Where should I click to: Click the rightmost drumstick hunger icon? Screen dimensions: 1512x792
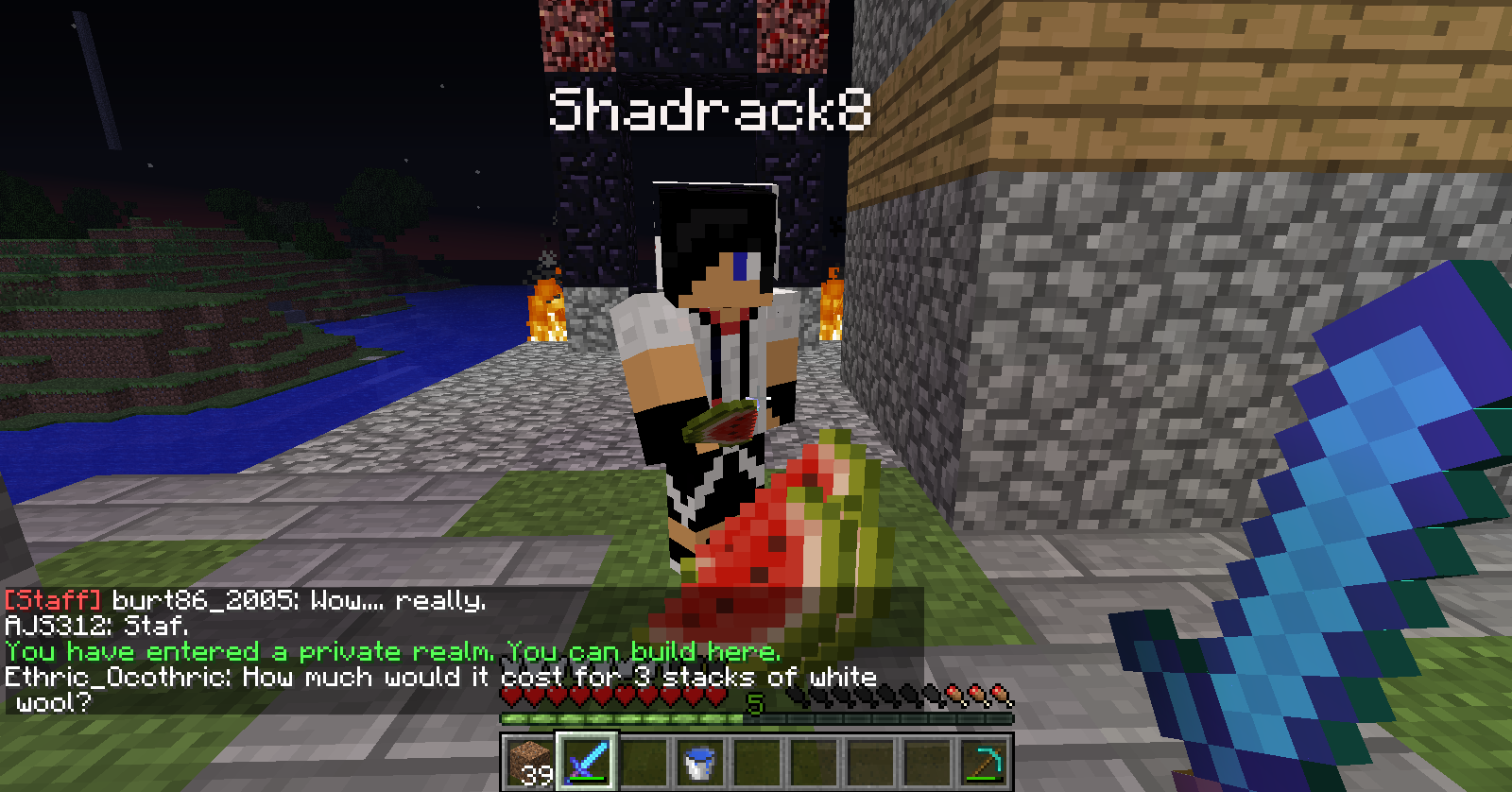point(998,692)
